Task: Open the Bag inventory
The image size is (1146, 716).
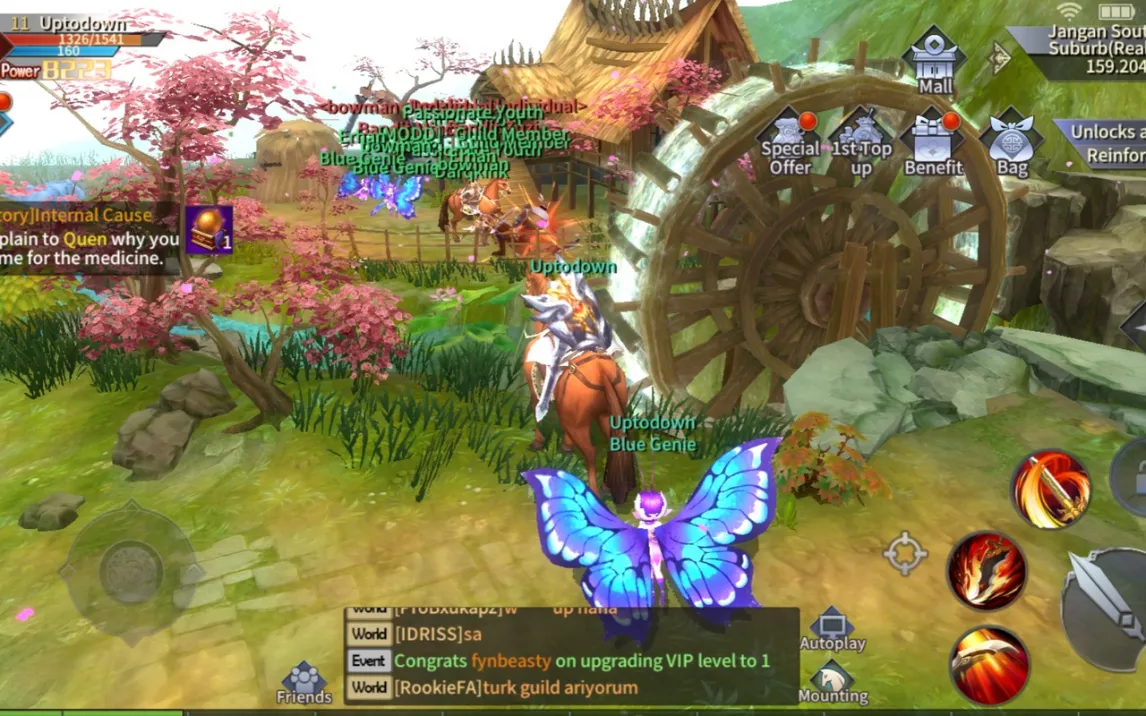Action: click(1012, 143)
